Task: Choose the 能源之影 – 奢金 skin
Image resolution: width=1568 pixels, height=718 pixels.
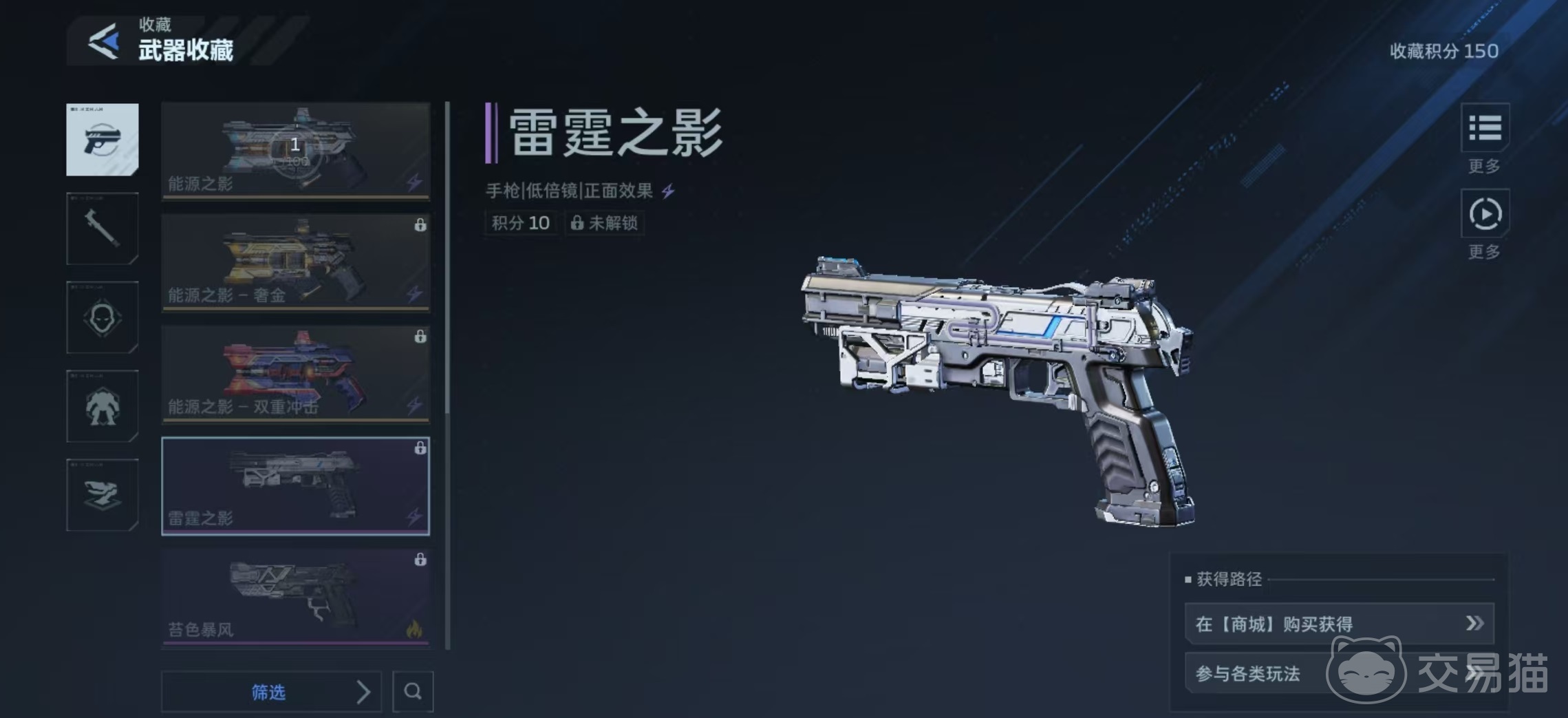Action: (295, 262)
